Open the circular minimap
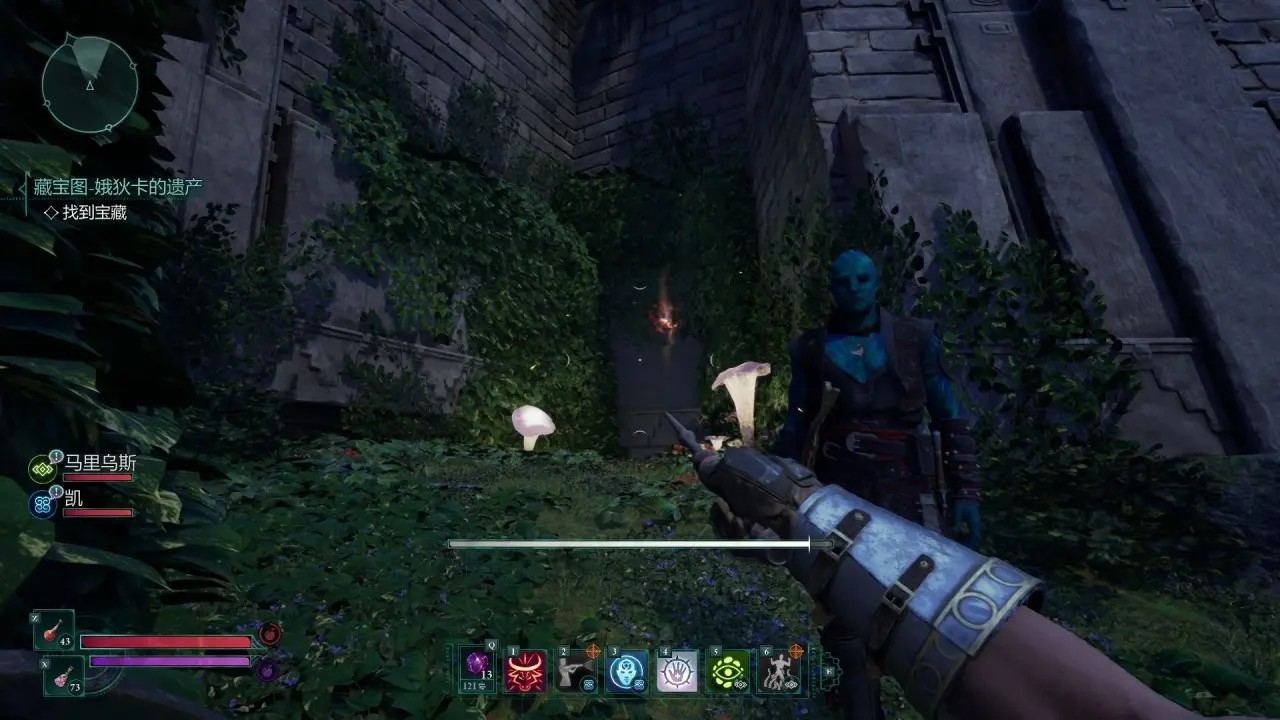The width and height of the screenshot is (1280, 720). (x=90, y=84)
